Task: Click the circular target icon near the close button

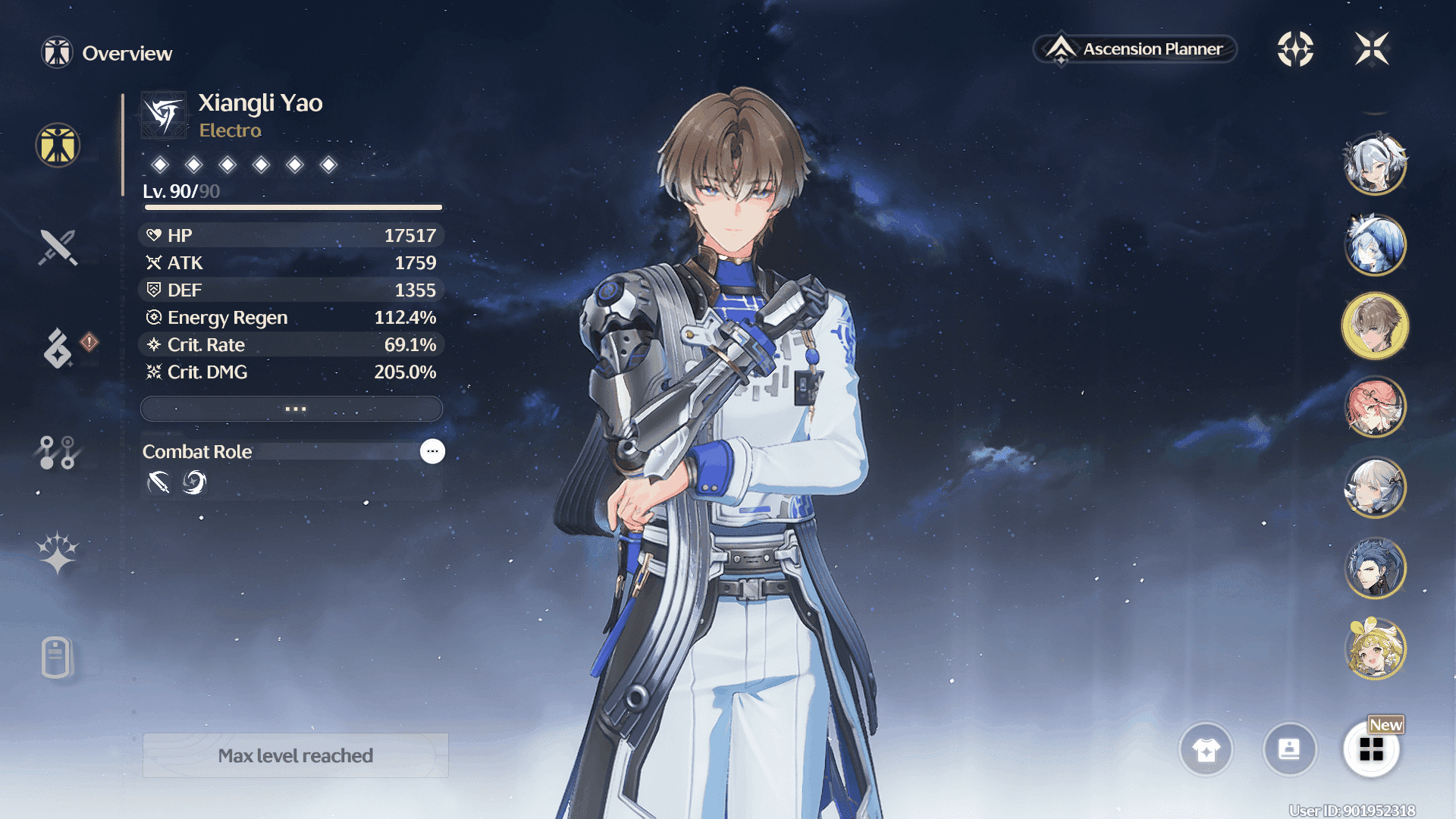Action: [1295, 49]
